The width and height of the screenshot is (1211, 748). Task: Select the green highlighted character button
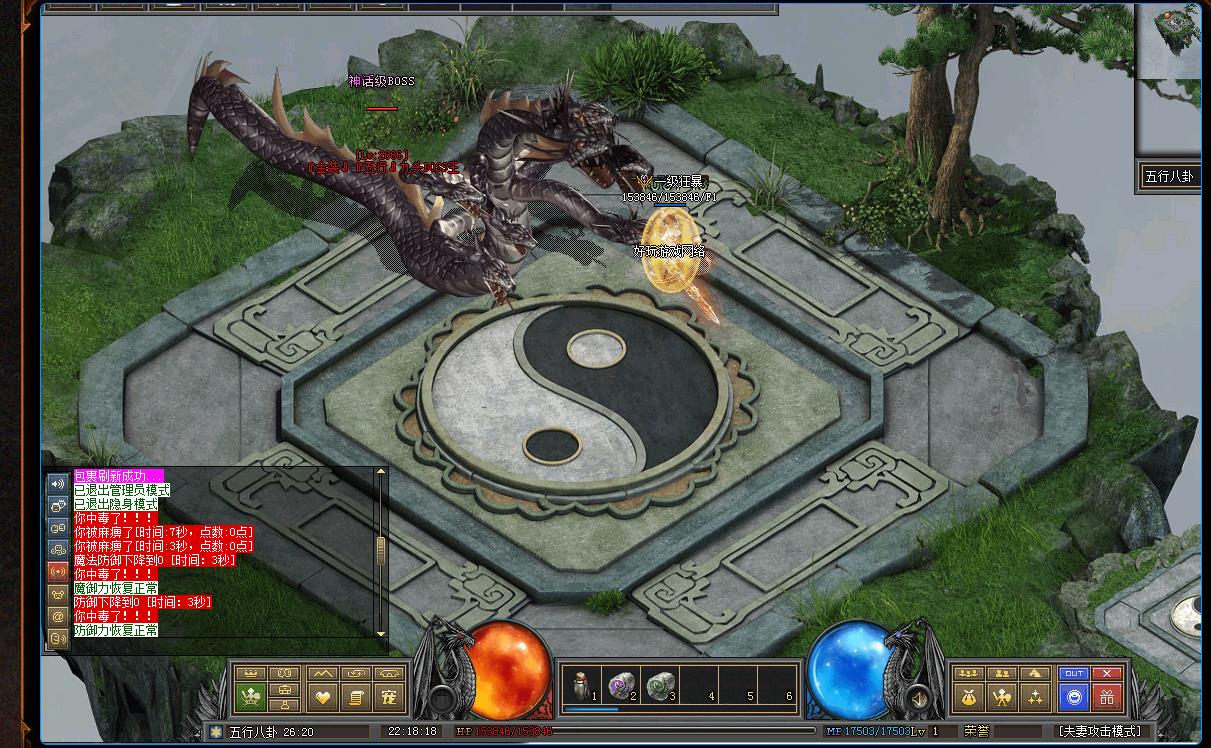pyautogui.click(x=250, y=696)
